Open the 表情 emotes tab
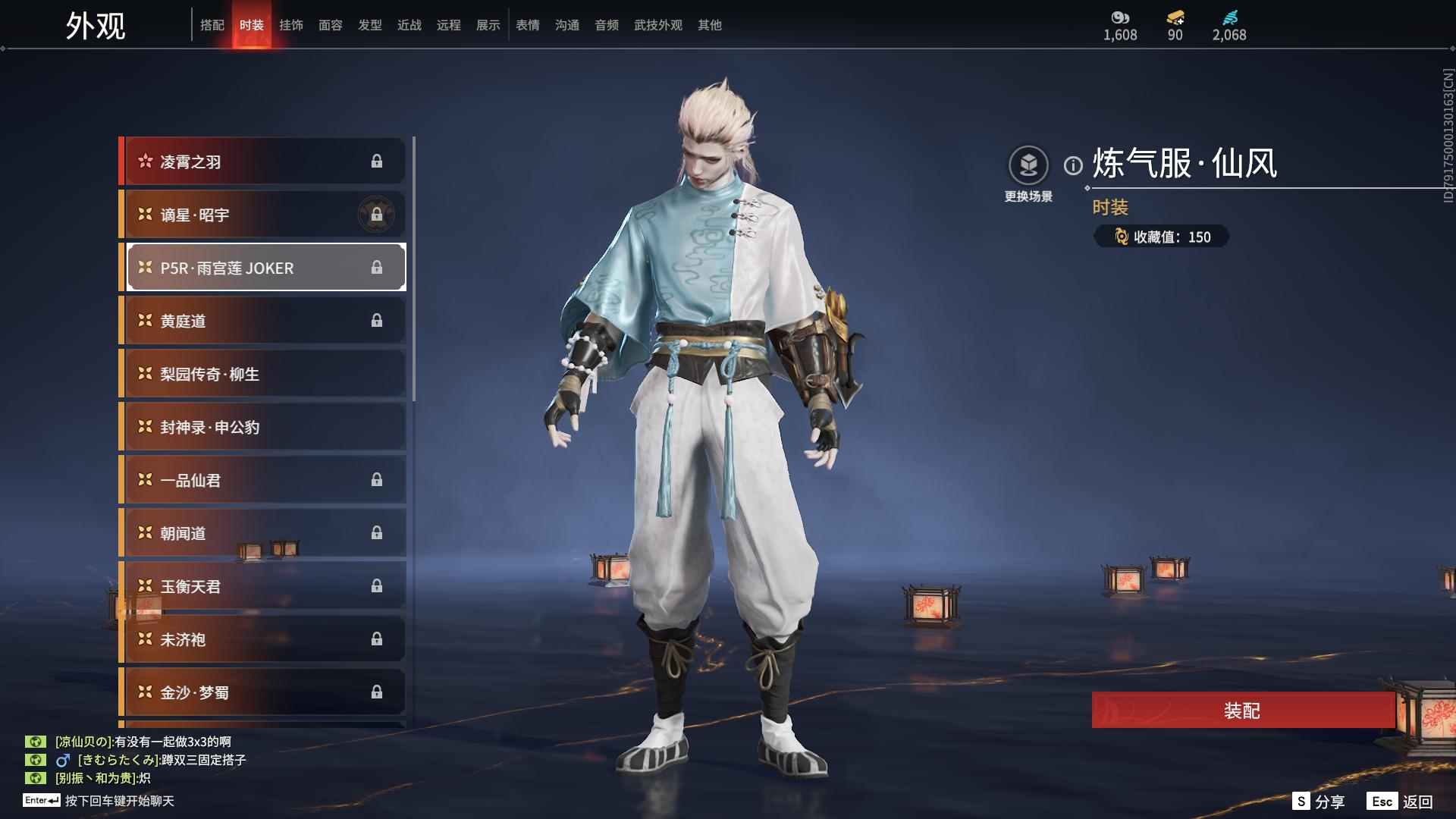Viewport: 1456px width, 819px height. 528,25
